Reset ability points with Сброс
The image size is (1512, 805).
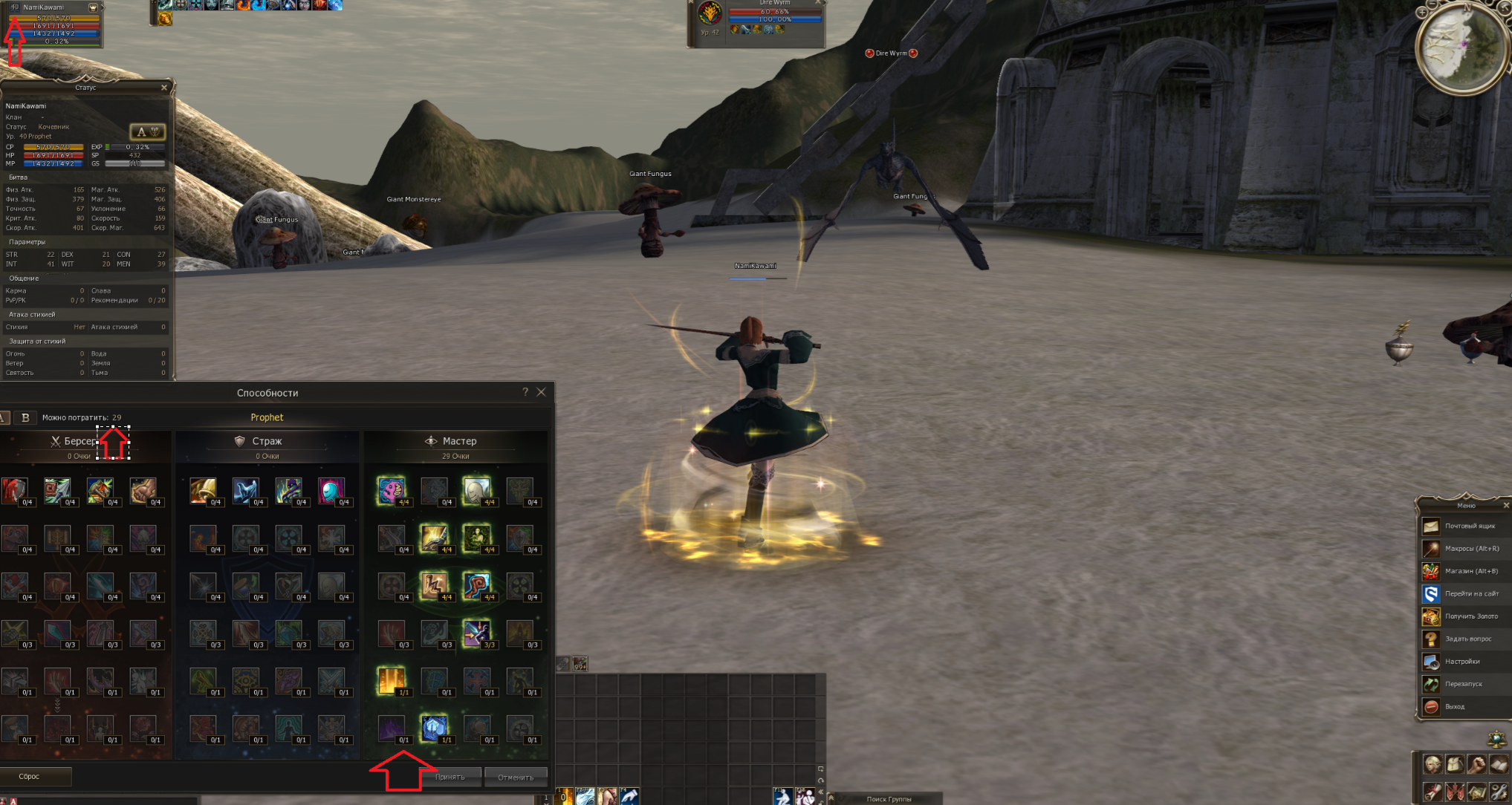coord(30,776)
